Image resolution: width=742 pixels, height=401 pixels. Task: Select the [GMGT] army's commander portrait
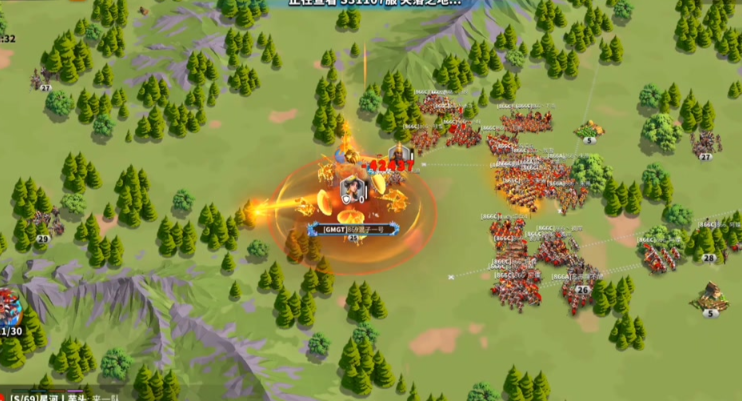tap(352, 188)
